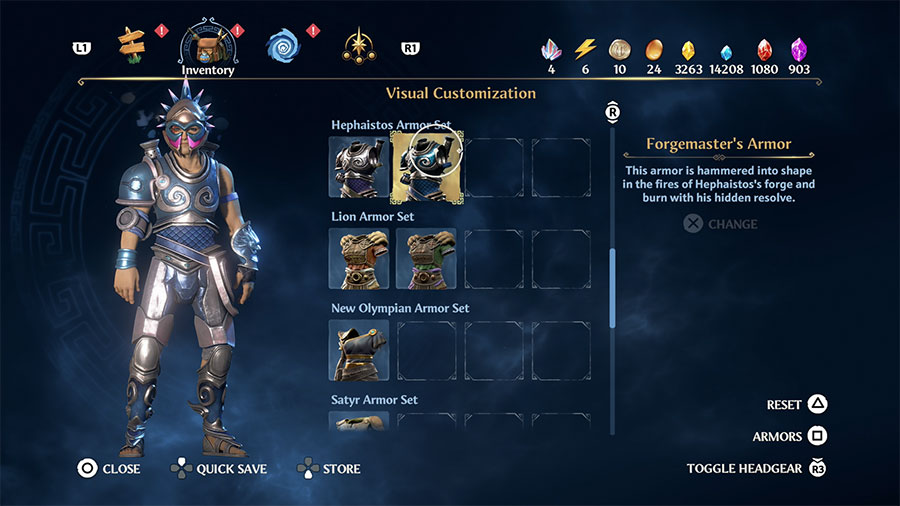Open the golden star skills tab
The image size is (900, 506).
point(358,45)
